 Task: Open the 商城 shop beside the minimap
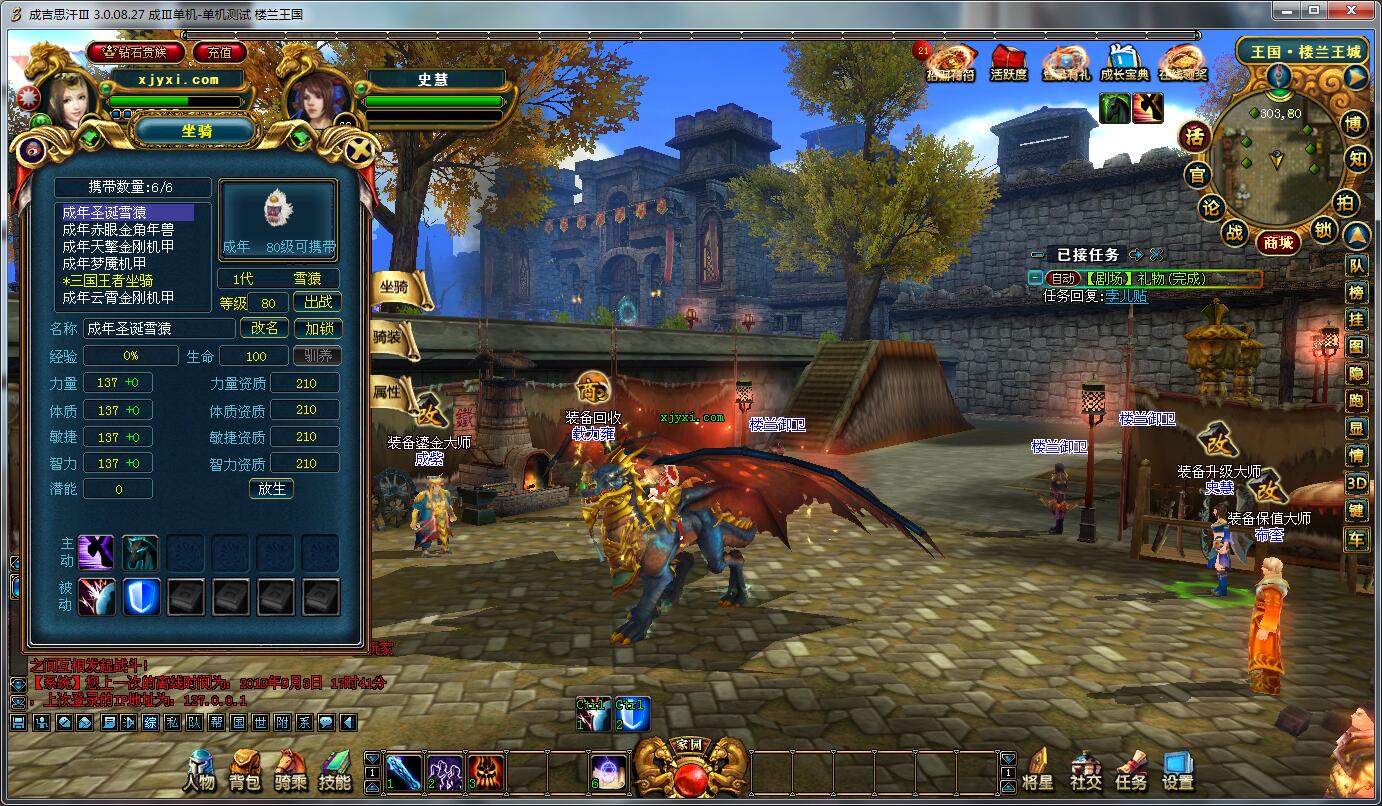pyautogui.click(x=1278, y=242)
